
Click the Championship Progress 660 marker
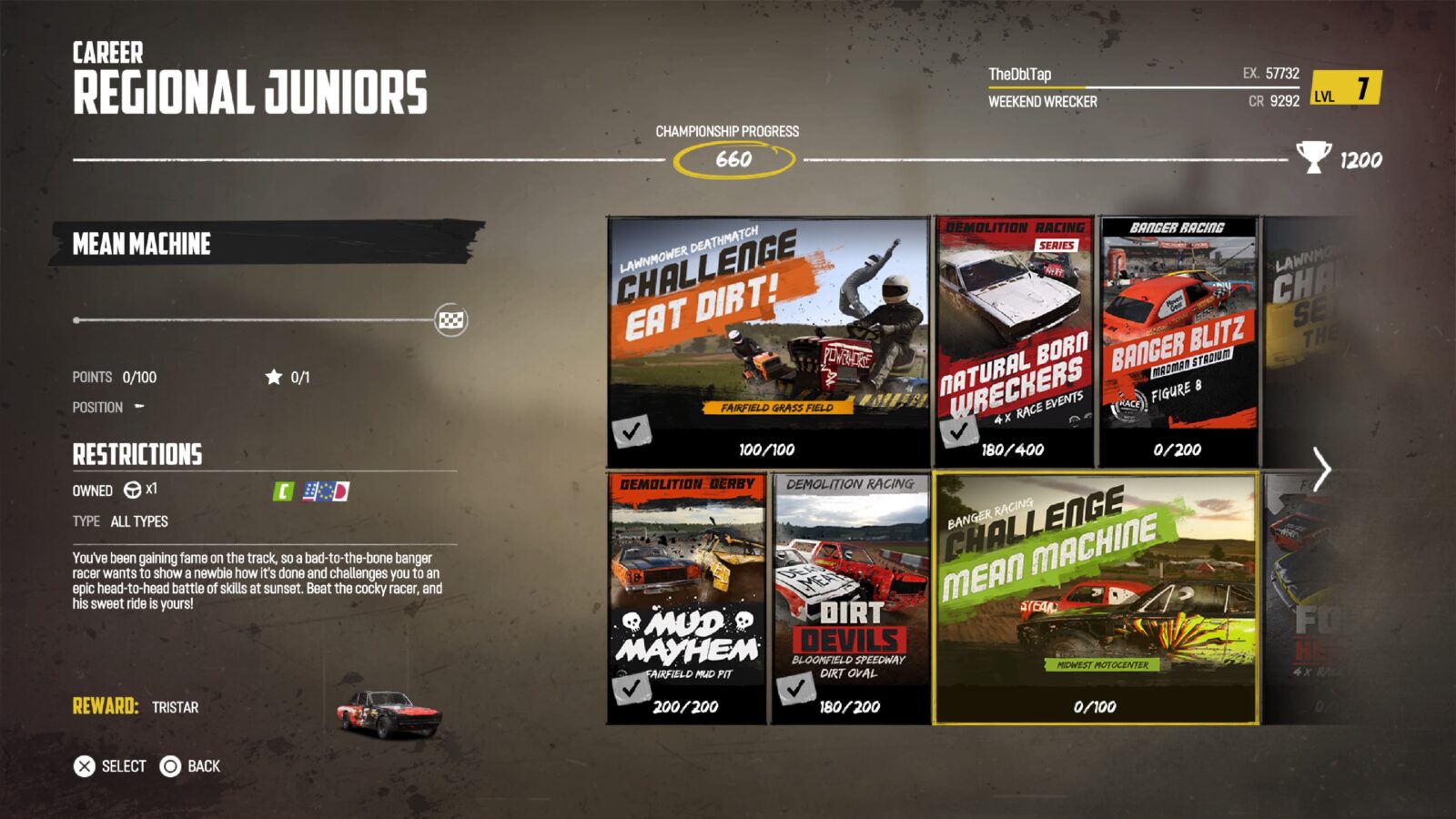[733, 157]
